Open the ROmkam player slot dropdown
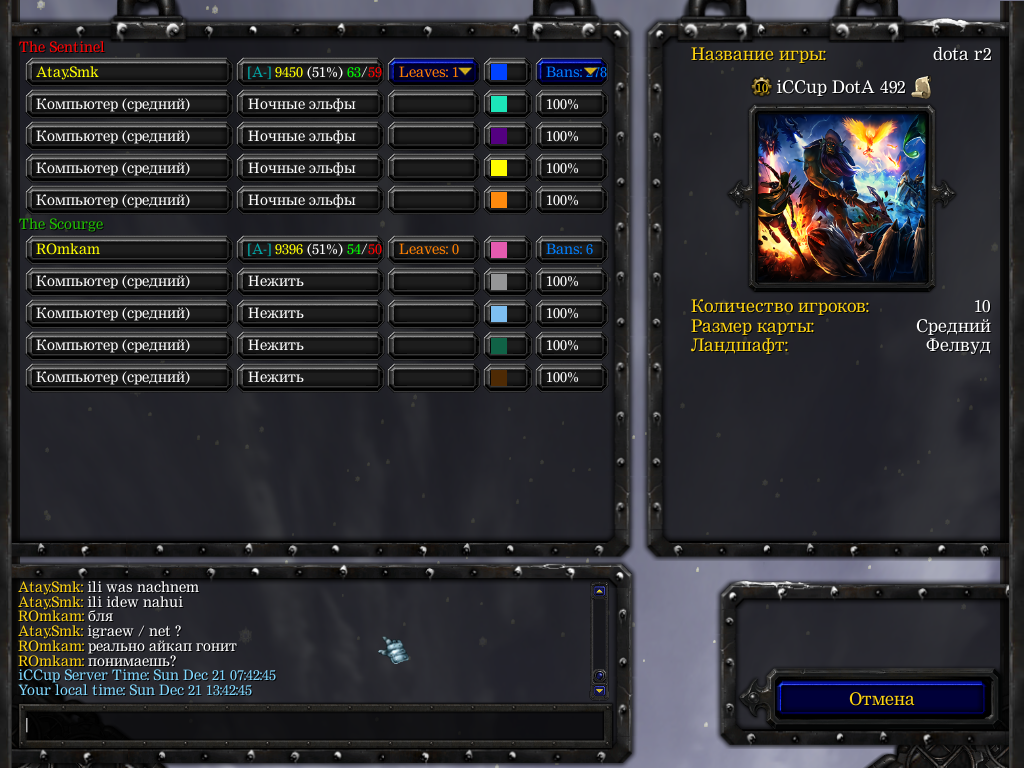 pos(128,249)
